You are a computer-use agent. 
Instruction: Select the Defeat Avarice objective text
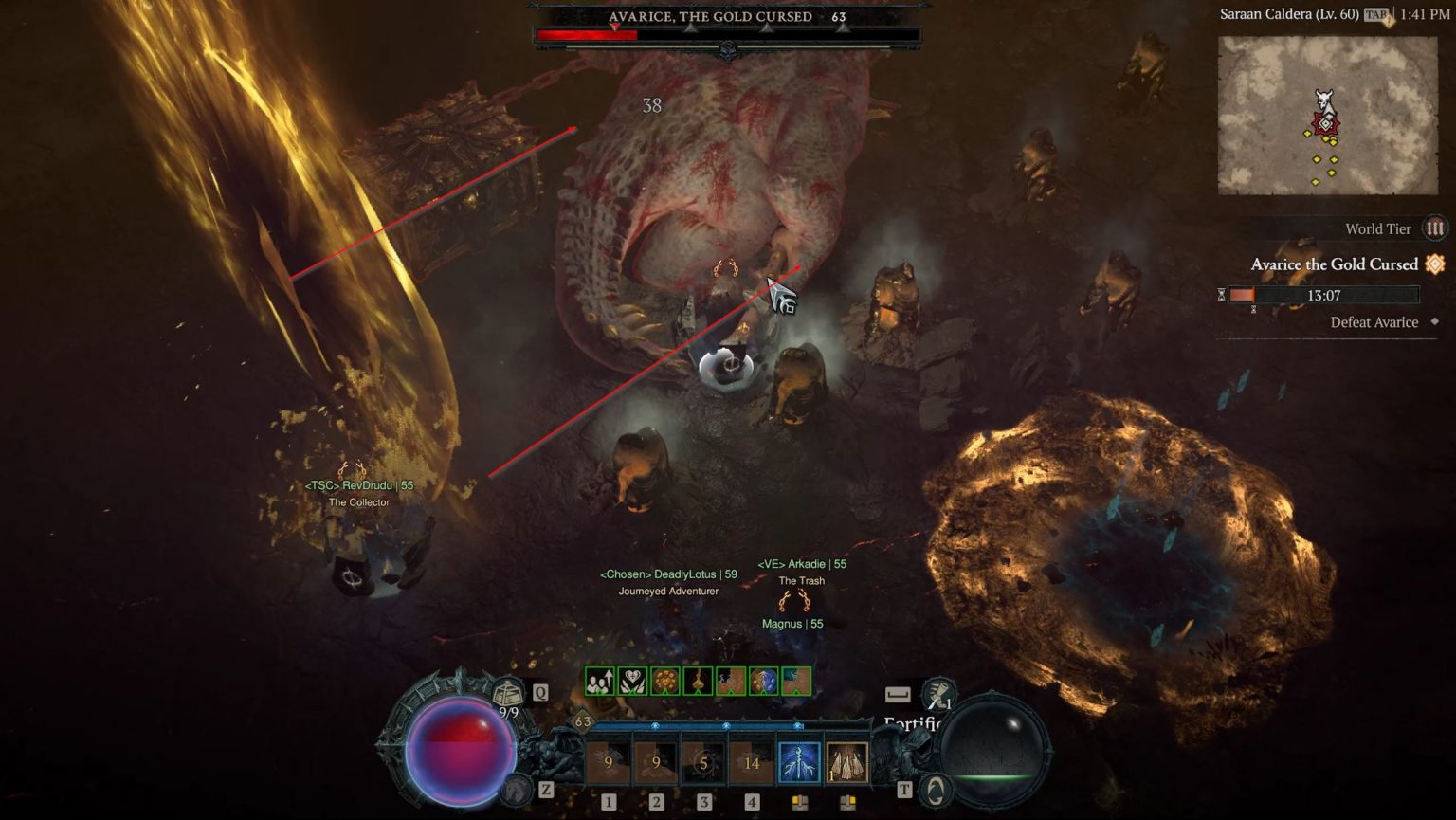click(x=1374, y=321)
